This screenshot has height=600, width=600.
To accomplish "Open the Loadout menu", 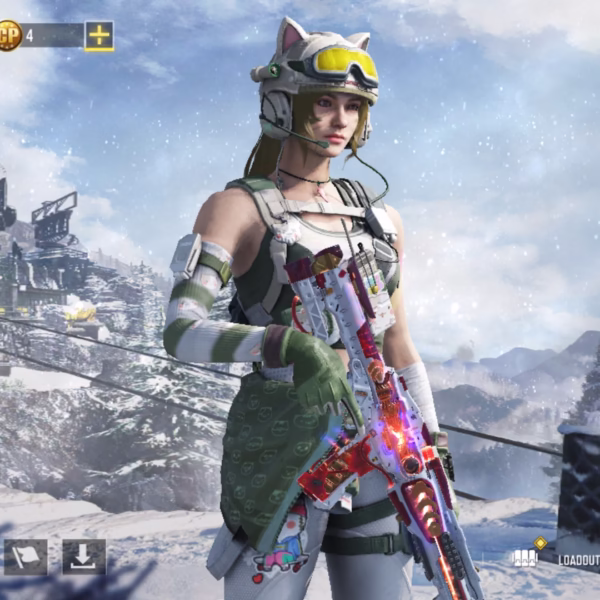I will pyautogui.click(x=560, y=558).
